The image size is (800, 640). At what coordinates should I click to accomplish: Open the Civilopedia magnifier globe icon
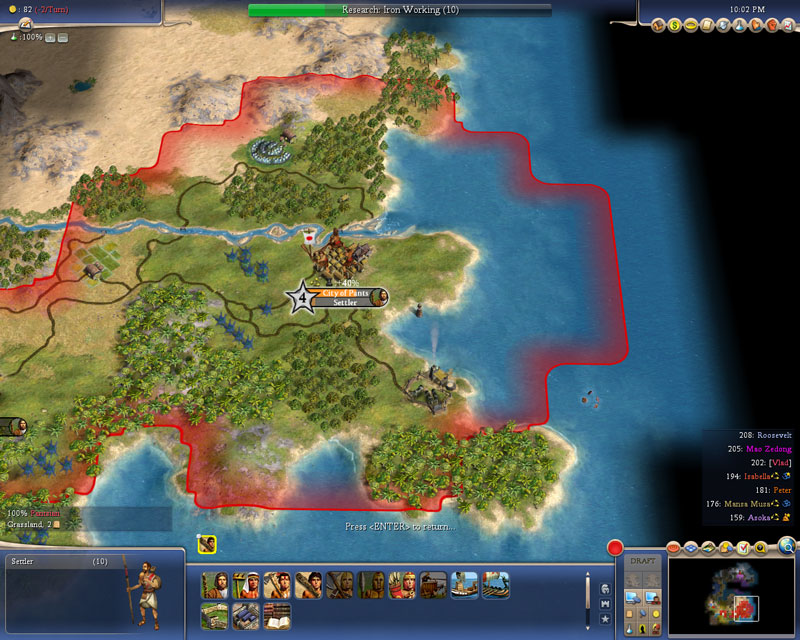point(787,546)
